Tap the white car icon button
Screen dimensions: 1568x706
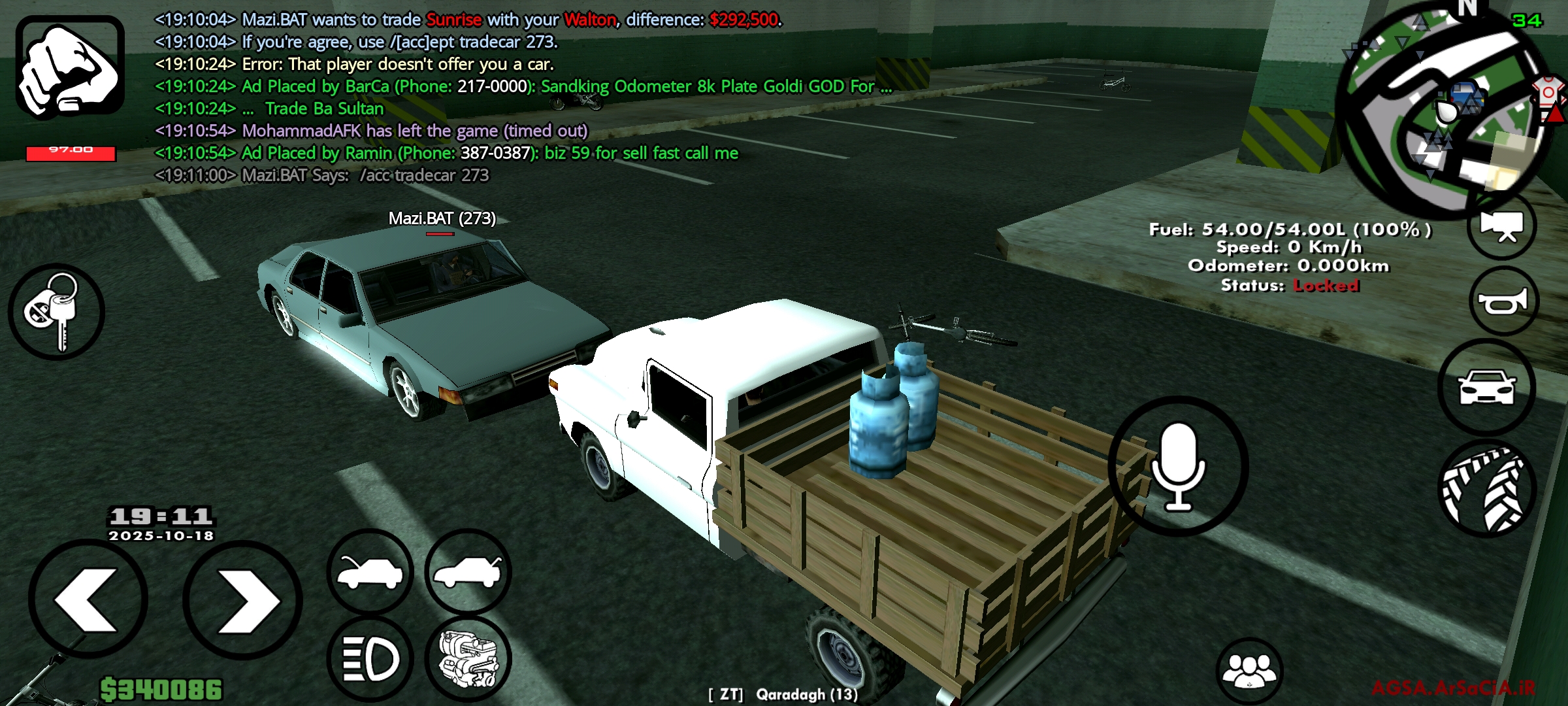[x=1487, y=388]
